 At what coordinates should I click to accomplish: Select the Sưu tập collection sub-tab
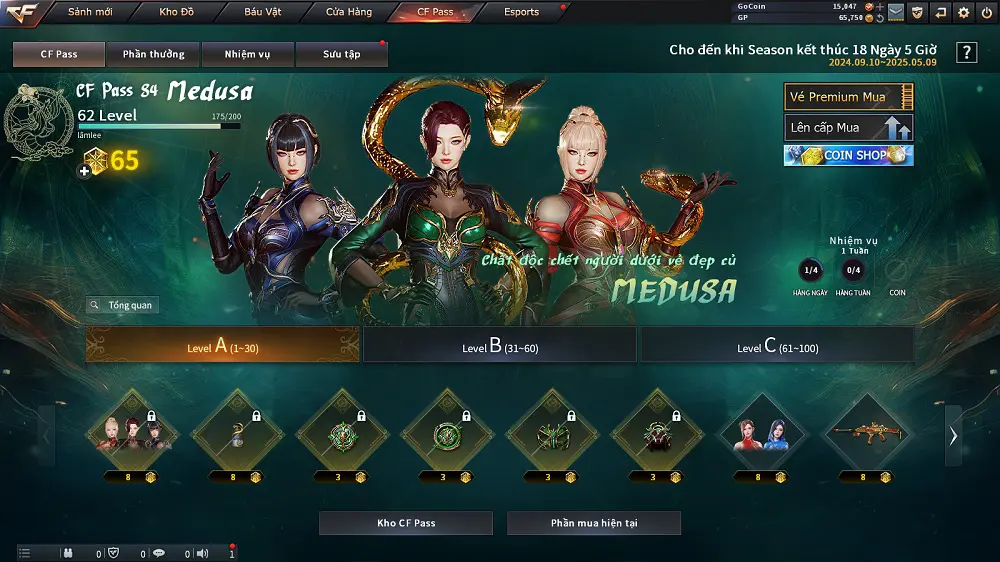click(x=342, y=54)
